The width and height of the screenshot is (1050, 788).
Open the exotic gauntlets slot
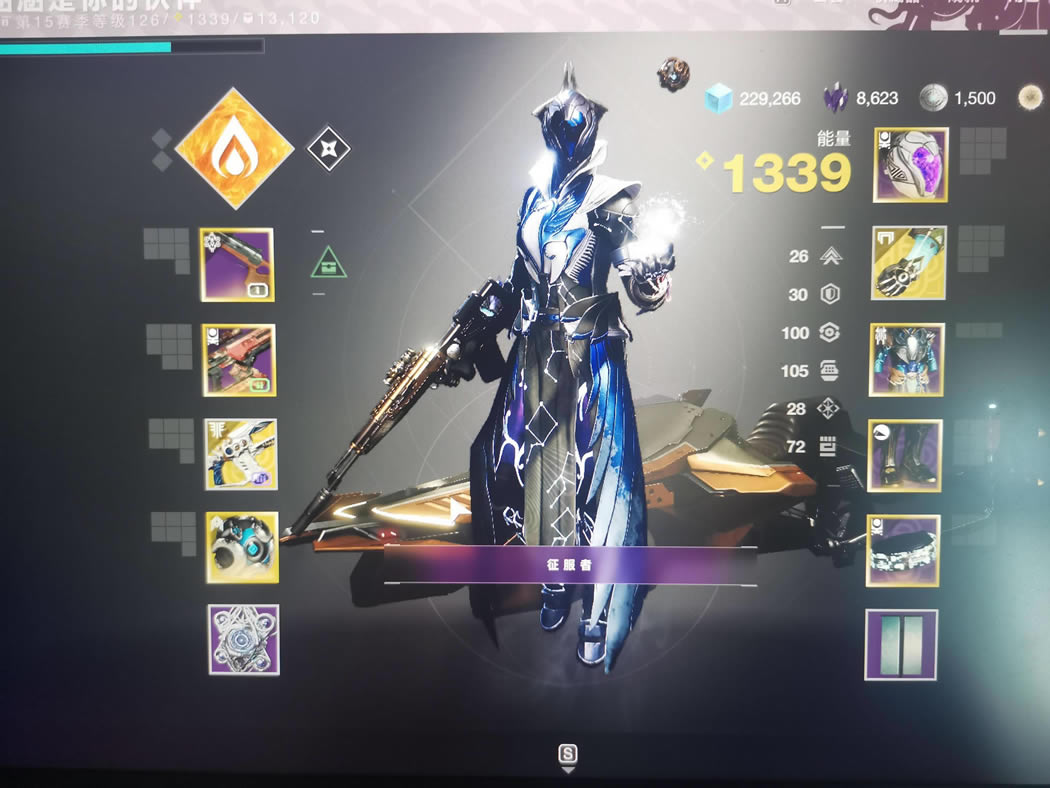(909, 262)
